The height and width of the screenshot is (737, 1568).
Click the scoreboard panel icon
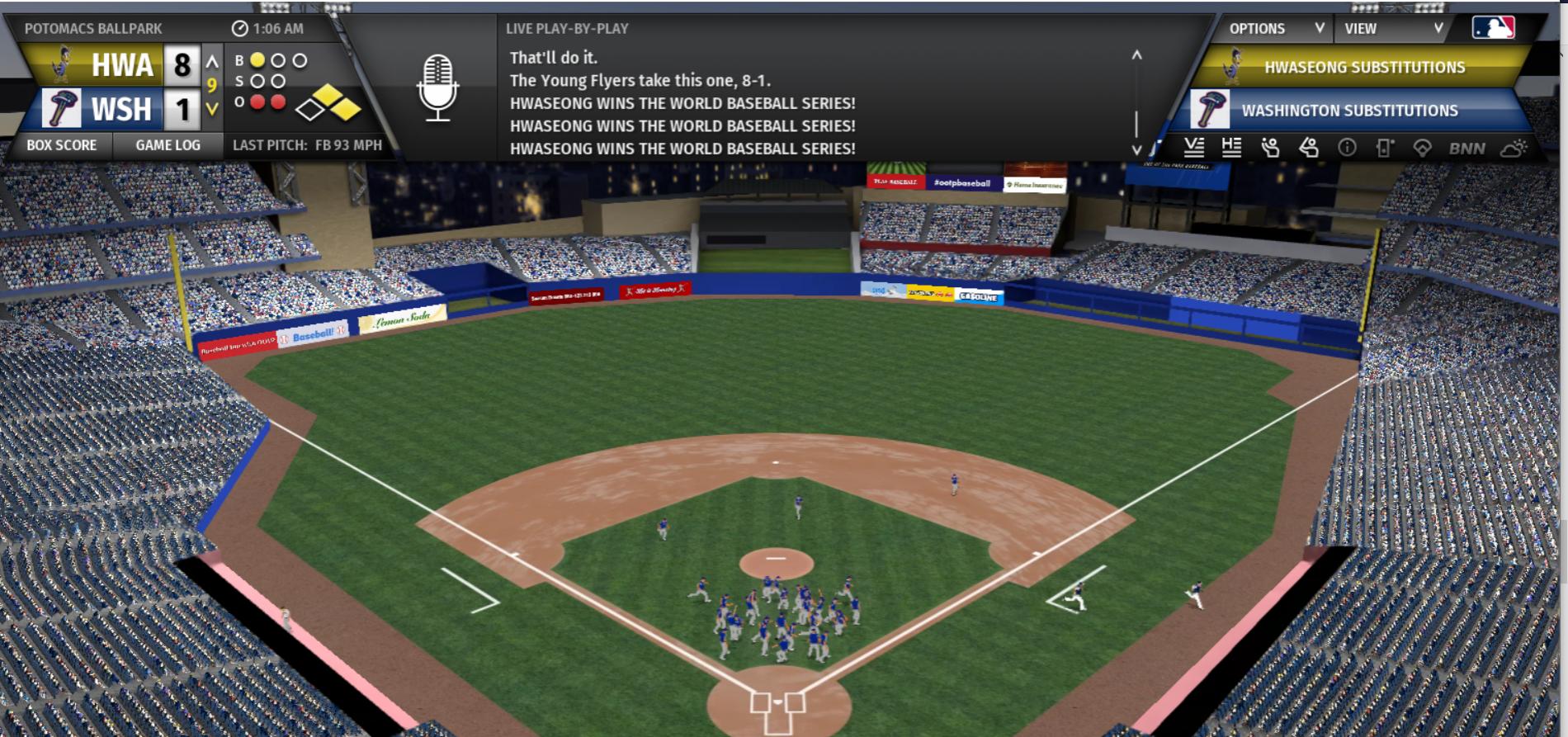(1385, 148)
